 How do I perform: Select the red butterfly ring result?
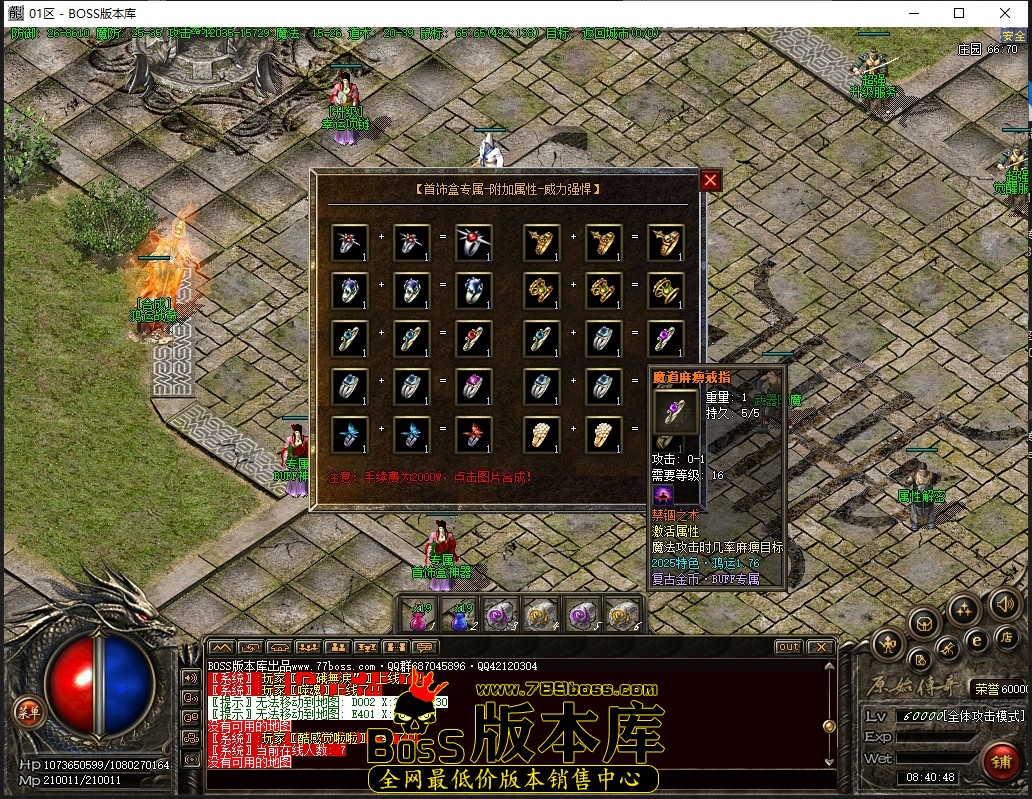472,436
